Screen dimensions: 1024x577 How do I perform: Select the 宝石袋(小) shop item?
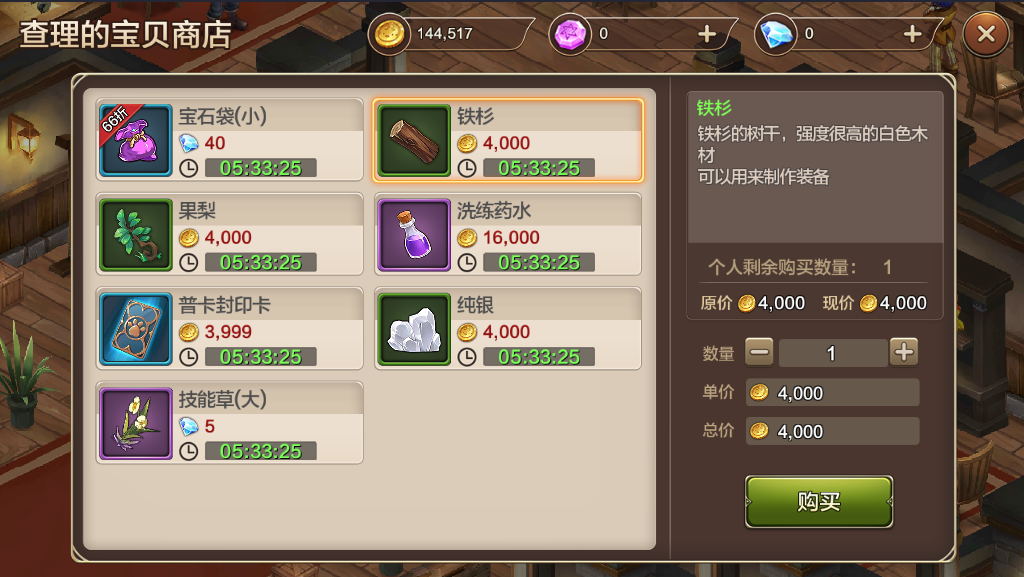coord(230,140)
